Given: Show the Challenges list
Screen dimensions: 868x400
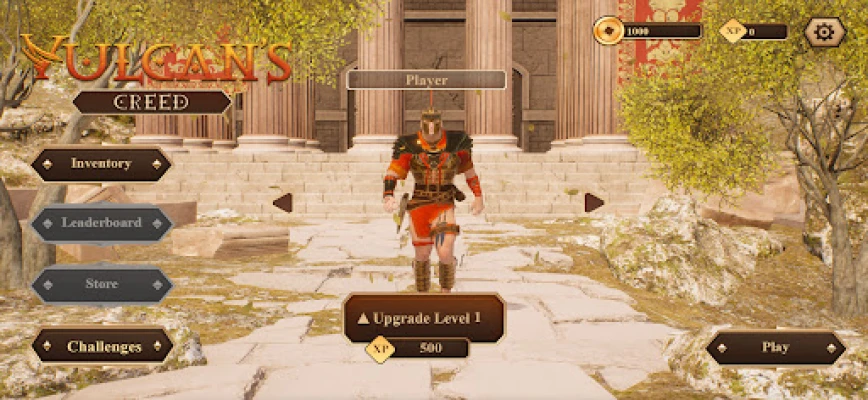Looking at the screenshot, I should 103,347.
